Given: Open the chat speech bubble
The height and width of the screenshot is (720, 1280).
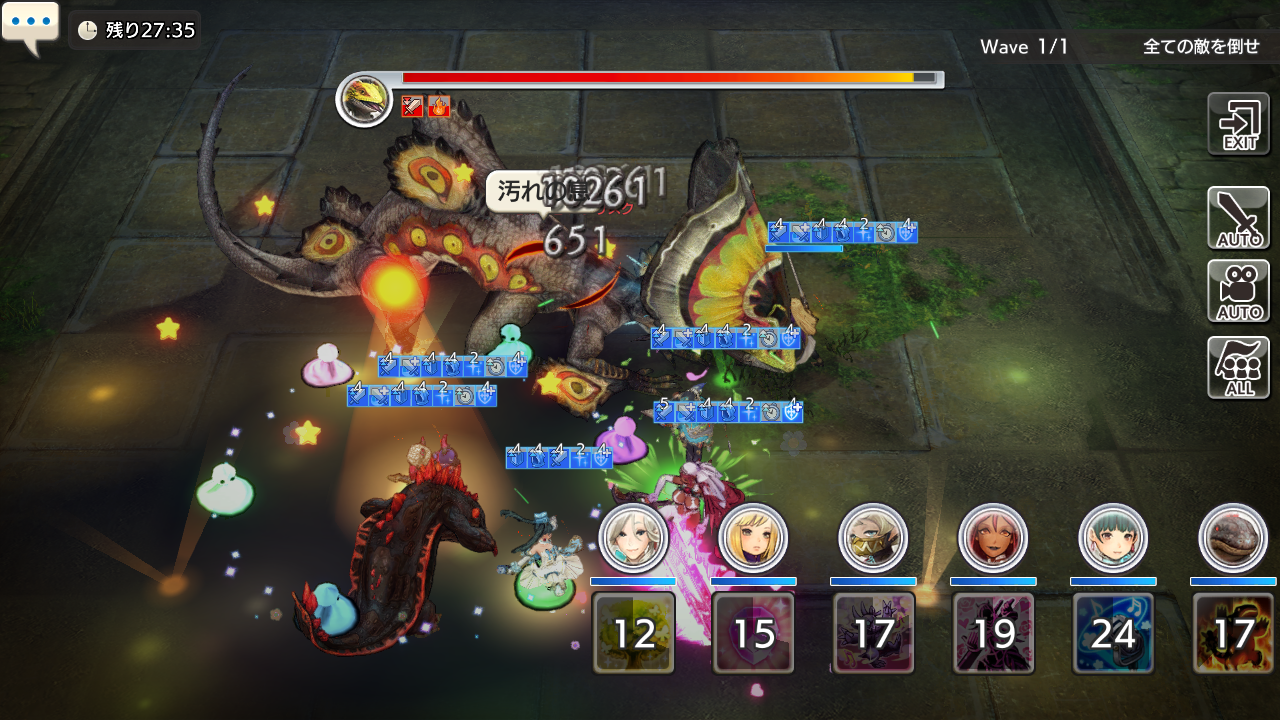Looking at the screenshot, I should coord(30,27).
